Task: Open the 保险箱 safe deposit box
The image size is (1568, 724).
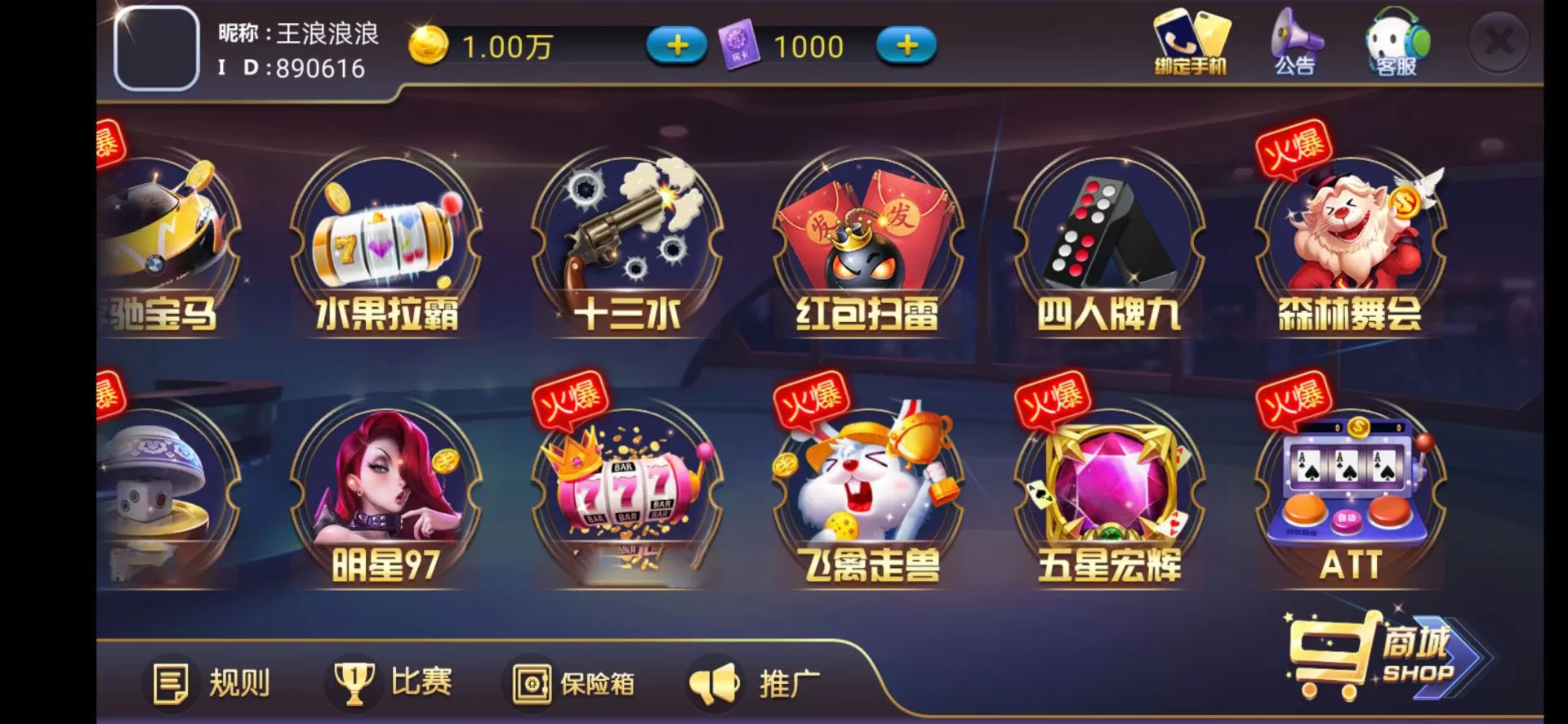Action: pos(572,682)
